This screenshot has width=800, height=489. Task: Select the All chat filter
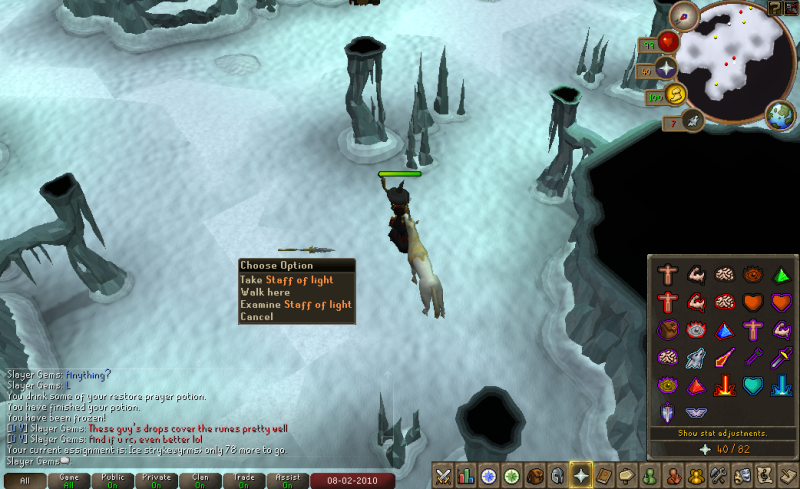pos(24,481)
